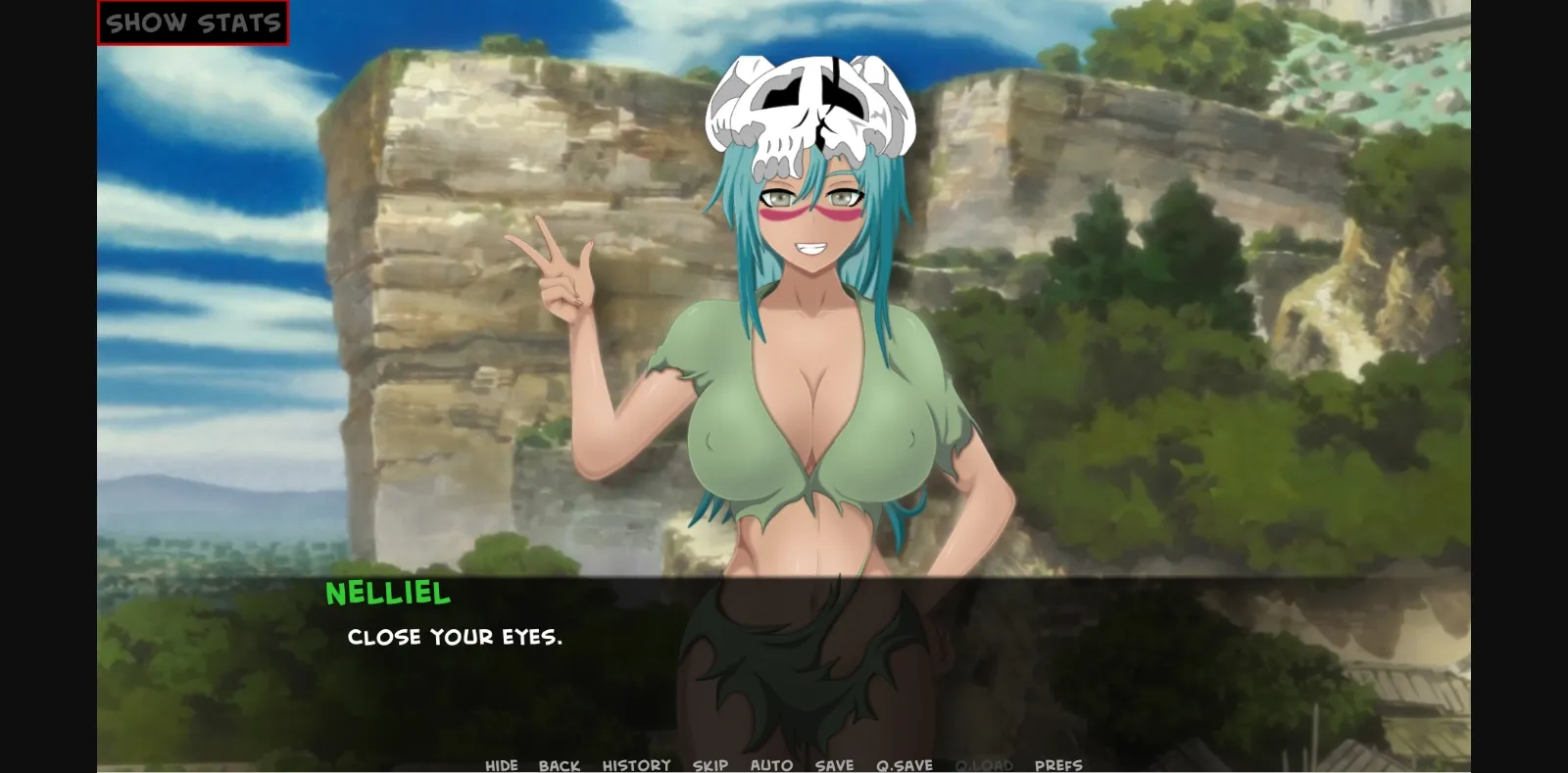Open the Show Stats panel

point(192,21)
